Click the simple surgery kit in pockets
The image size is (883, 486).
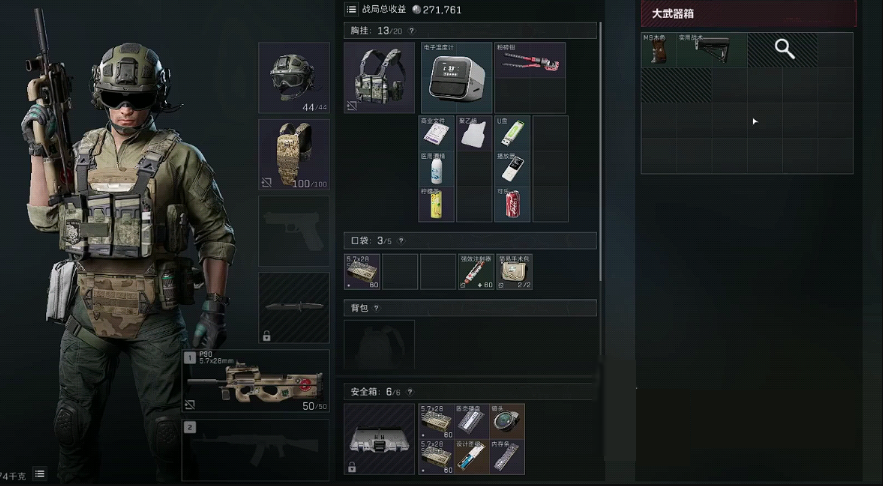(x=514, y=271)
